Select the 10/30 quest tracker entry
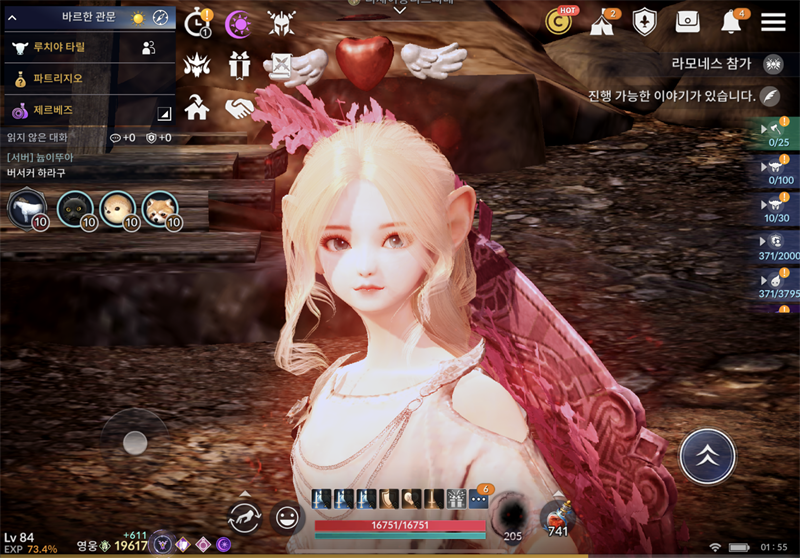800x558 pixels. pos(778,210)
